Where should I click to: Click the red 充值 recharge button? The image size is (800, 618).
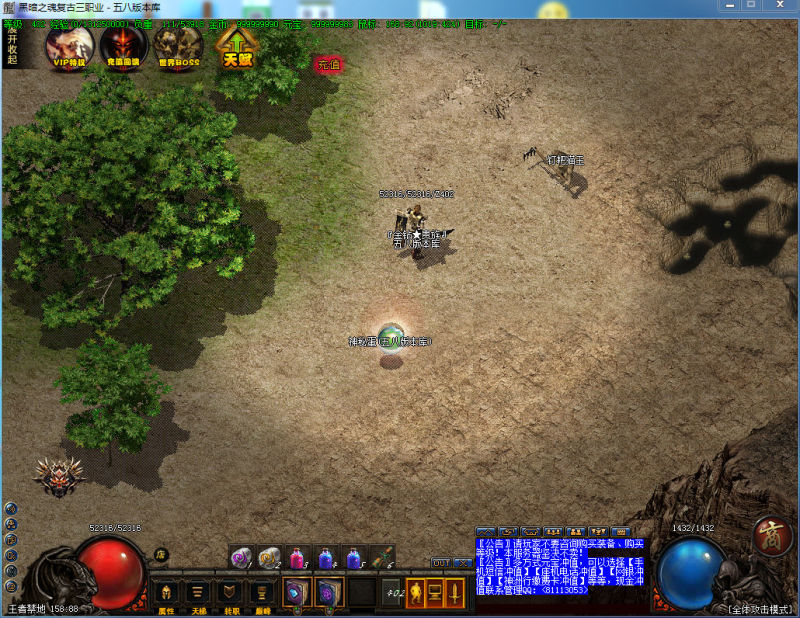328,65
